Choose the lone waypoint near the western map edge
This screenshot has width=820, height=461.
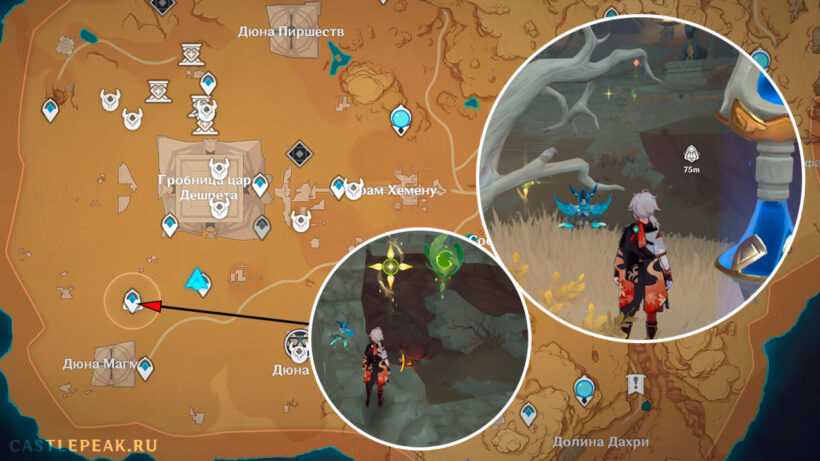coord(50,109)
